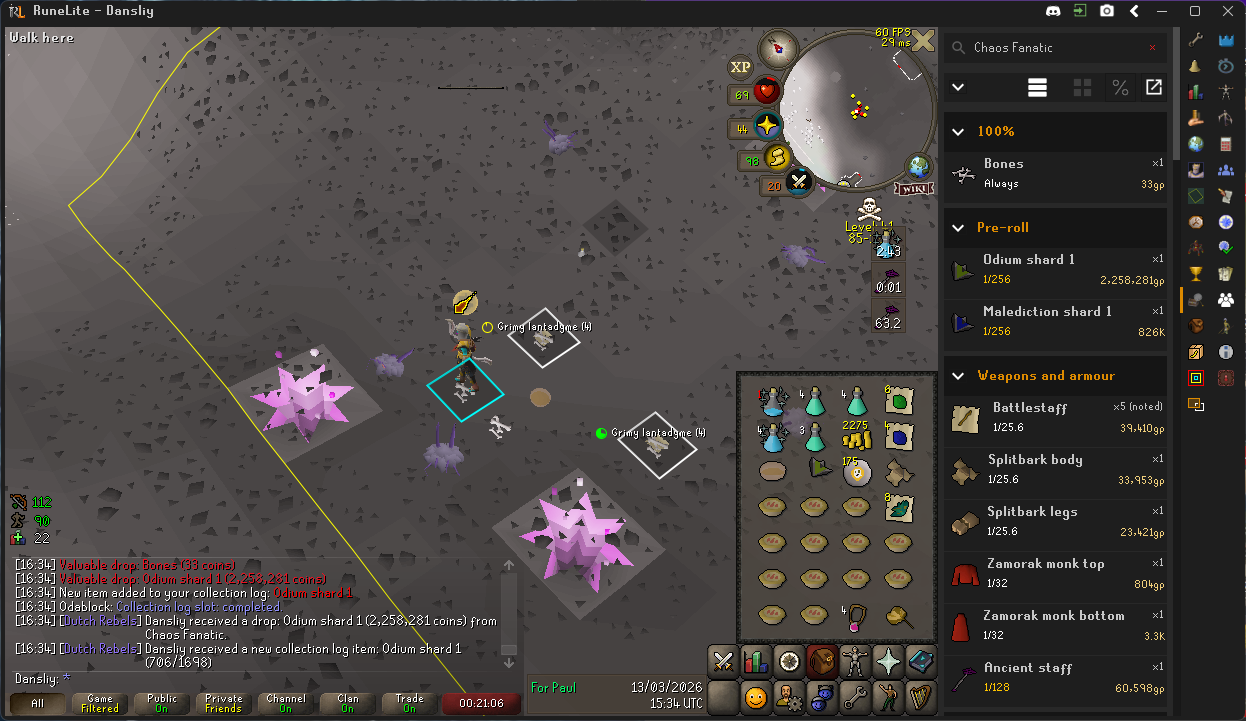Click the Wiki lookup banner
The height and width of the screenshot is (721, 1246).
917,188
